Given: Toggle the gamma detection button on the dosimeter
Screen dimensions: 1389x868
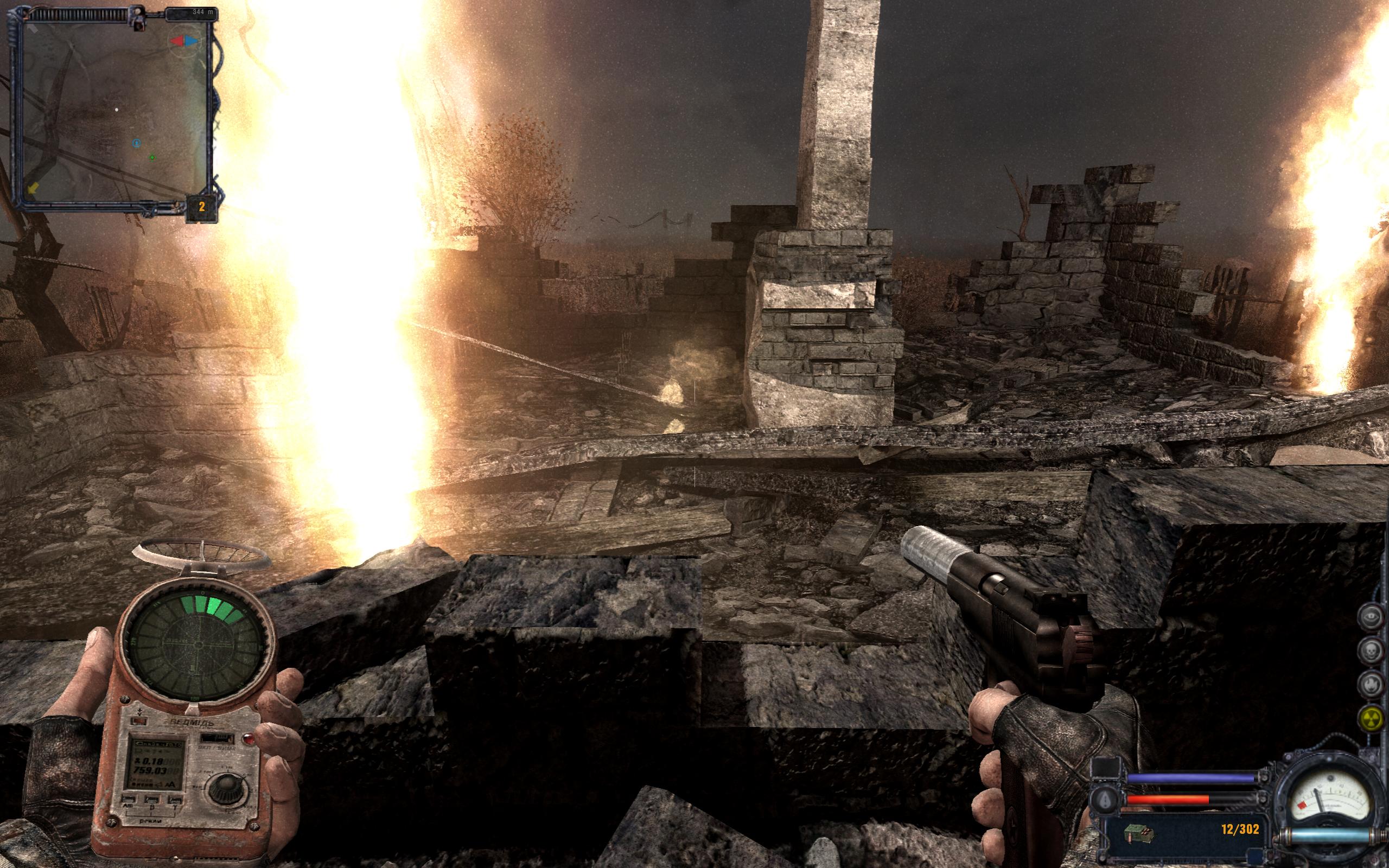Looking at the screenshot, I should click(x=175, y=801).
